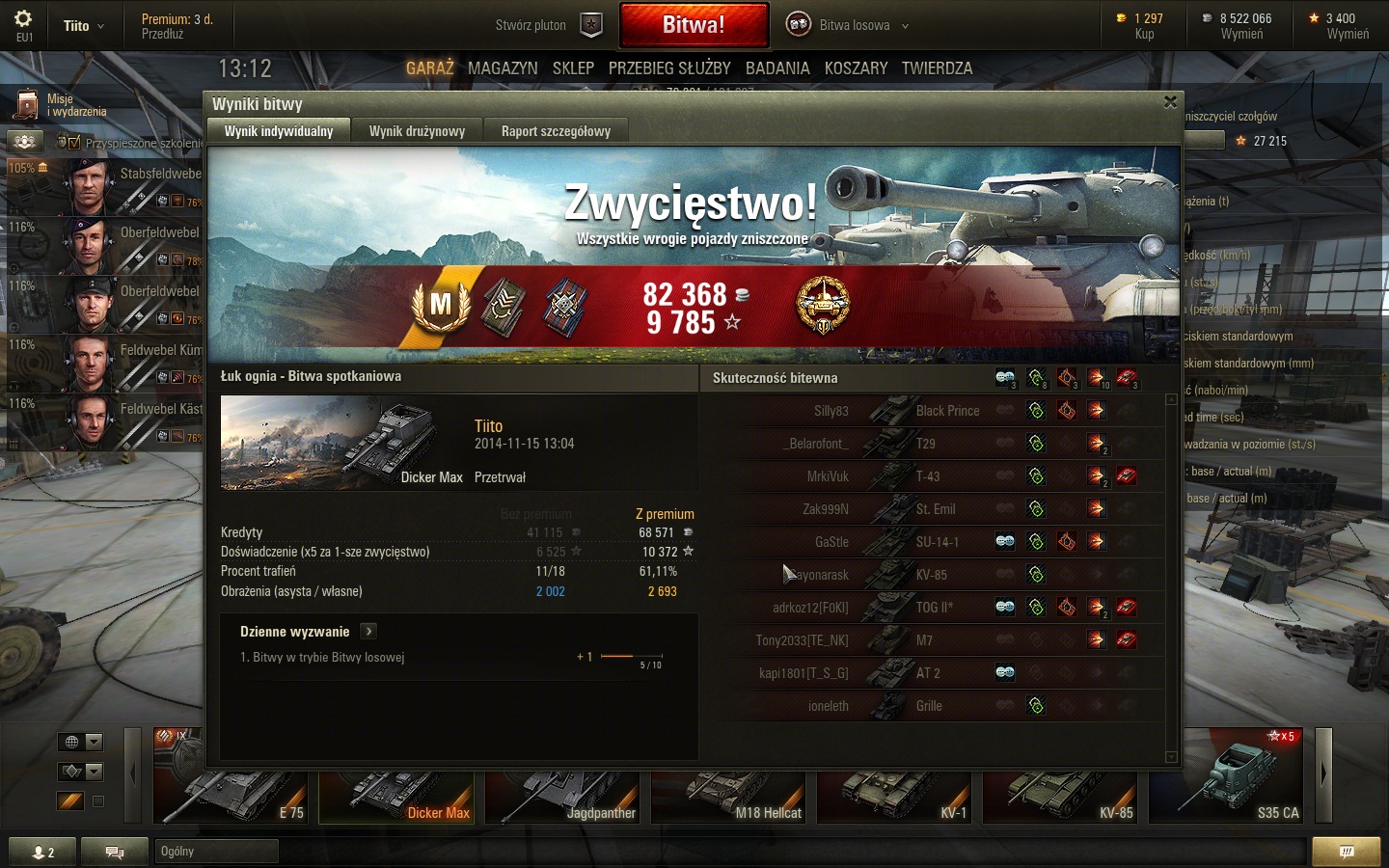Open PRZEBIEG SŁUŻBY service record
1389x868 pixels.
[x=669, y=68]
